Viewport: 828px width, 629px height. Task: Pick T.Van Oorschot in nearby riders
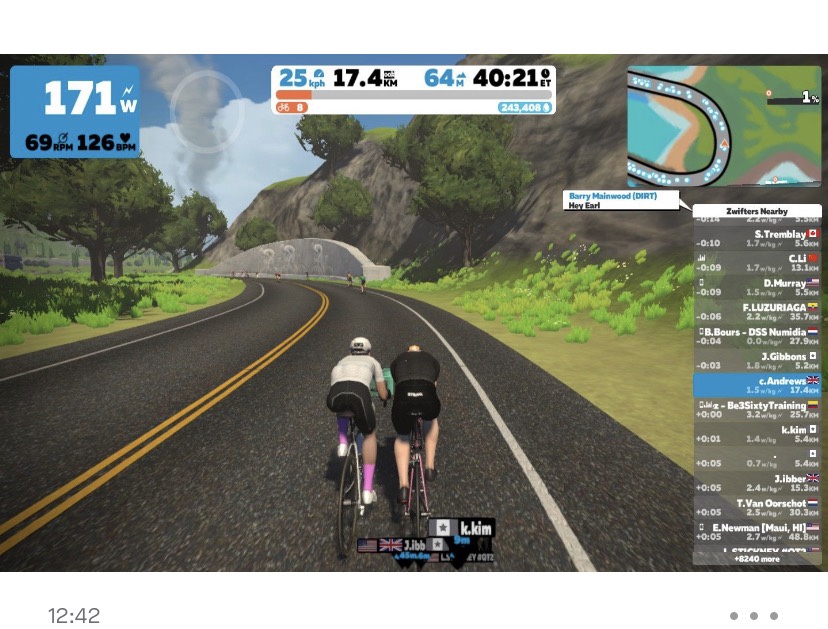[757, 507]
